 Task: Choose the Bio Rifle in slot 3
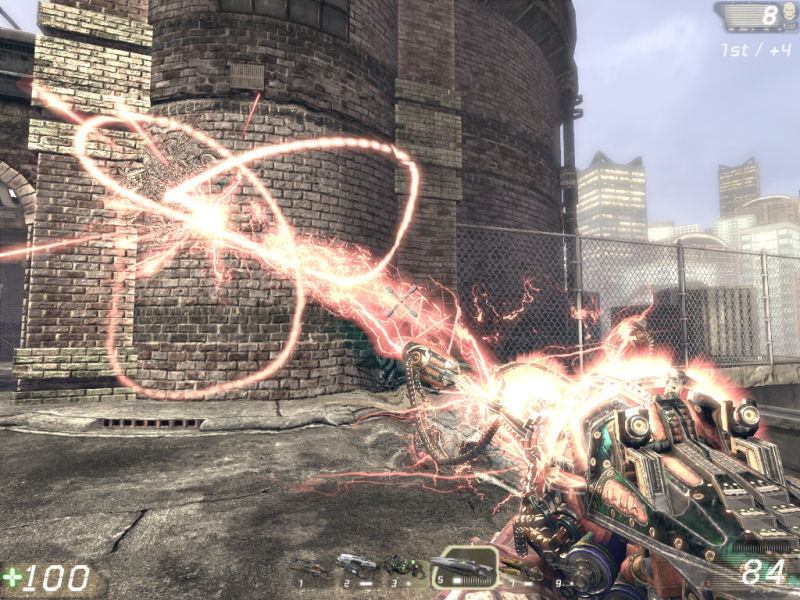[404, 567]
